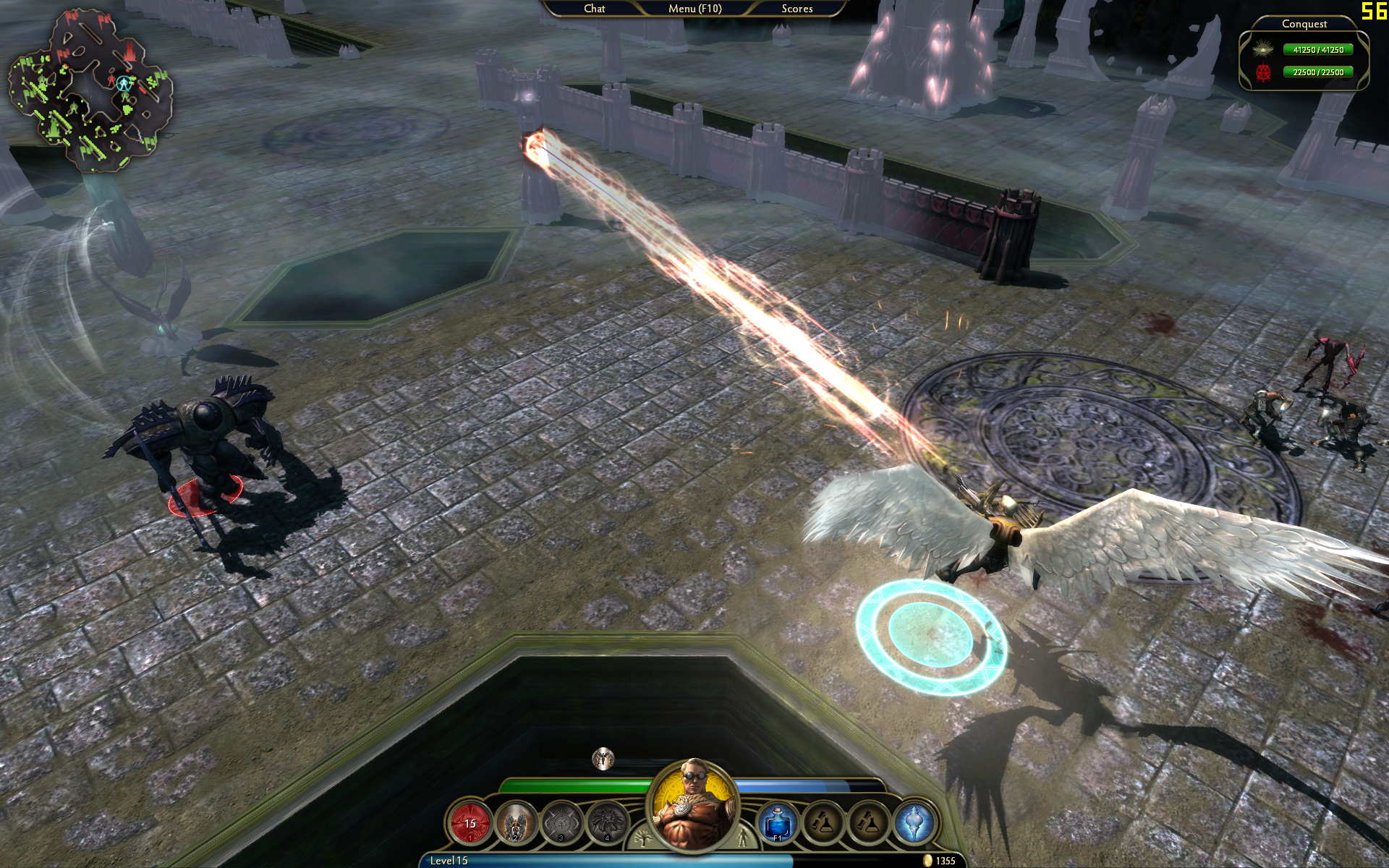Trigger the crosshair ability in slot 3
Viewport: 1389px width, 868px height.
(561, 823)
